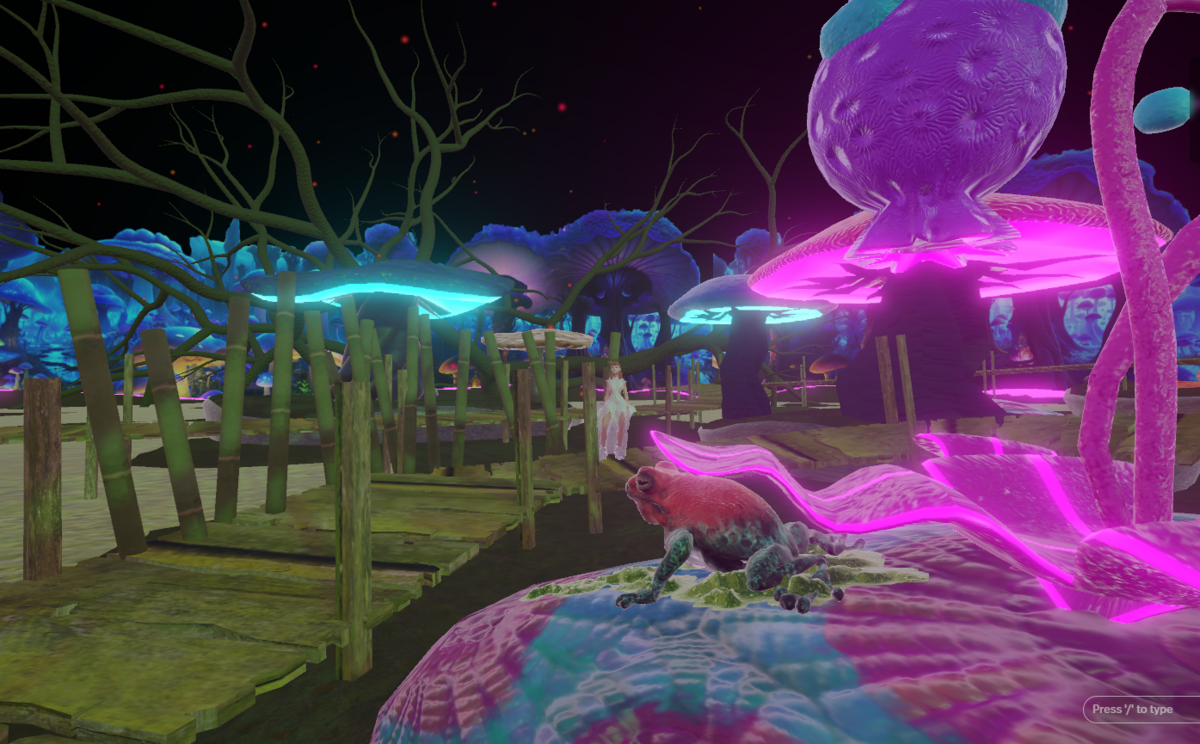
Task: Focus the chat box to type a message
Action: tap(1140, 710)
